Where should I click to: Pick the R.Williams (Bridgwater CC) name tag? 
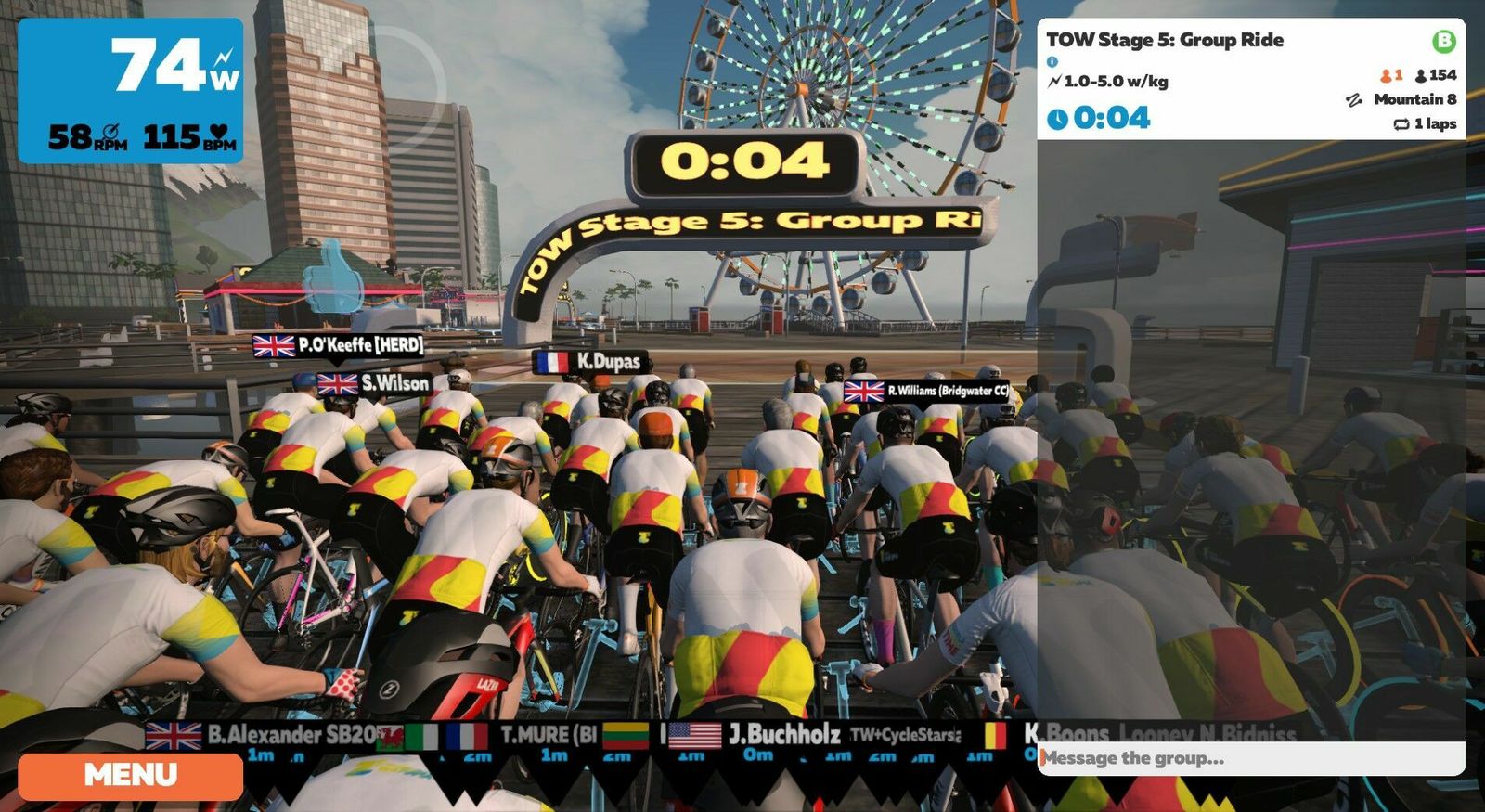tap(926, 391)
